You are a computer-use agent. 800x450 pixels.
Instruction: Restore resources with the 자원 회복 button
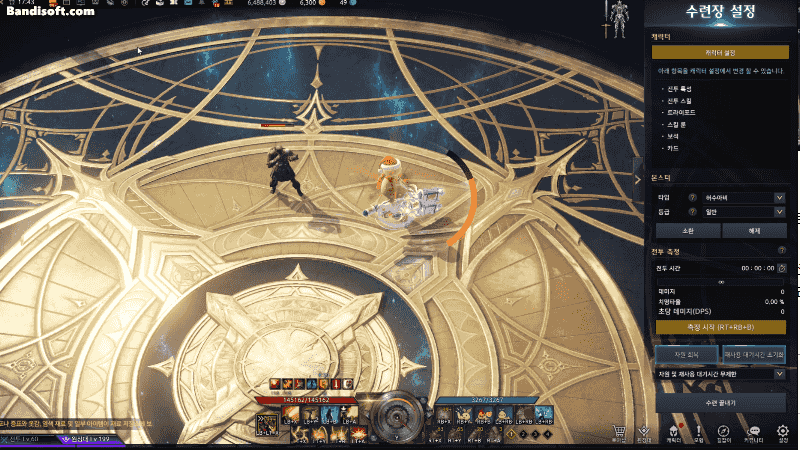coord(685,354)
